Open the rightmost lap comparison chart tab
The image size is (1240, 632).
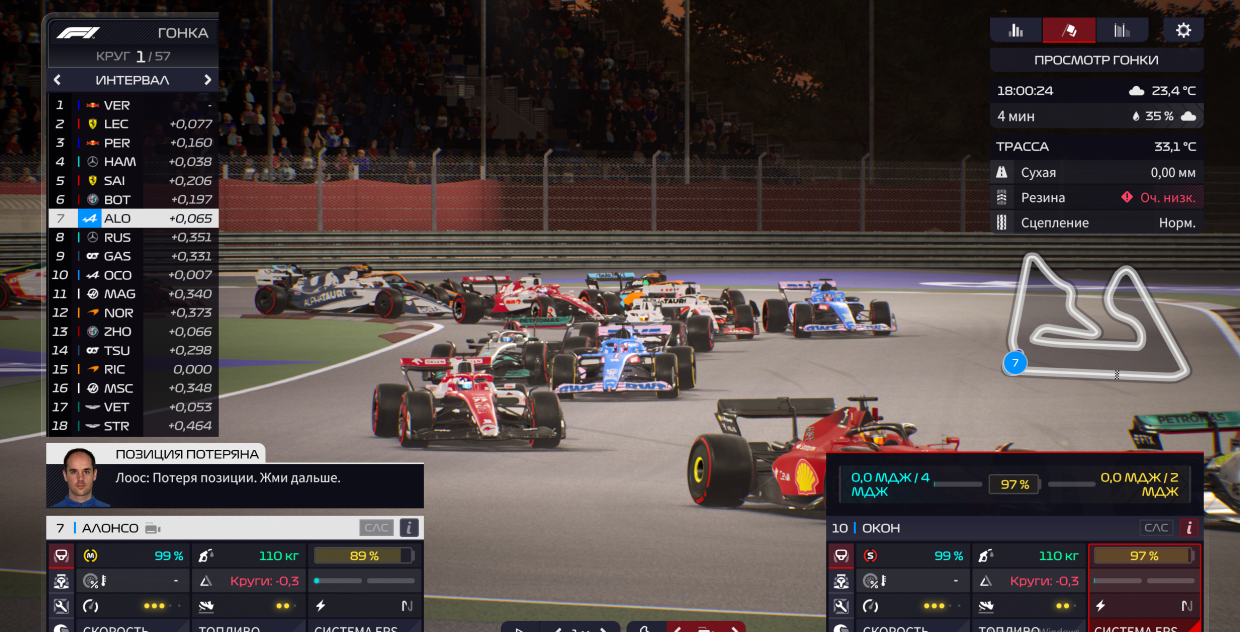1122,30
